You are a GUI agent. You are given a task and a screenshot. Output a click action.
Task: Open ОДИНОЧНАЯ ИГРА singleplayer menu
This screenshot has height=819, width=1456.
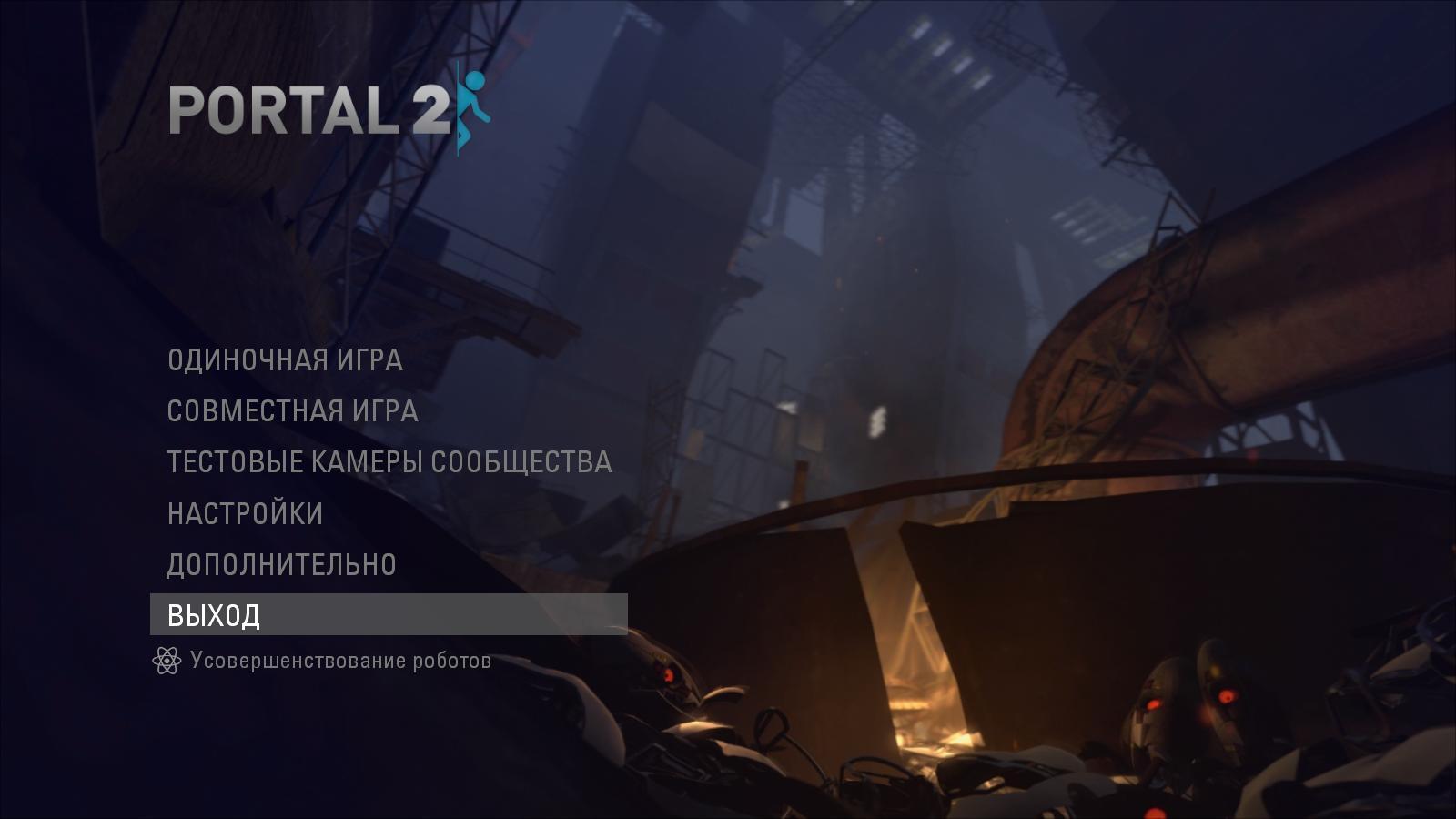click(285, 361)
